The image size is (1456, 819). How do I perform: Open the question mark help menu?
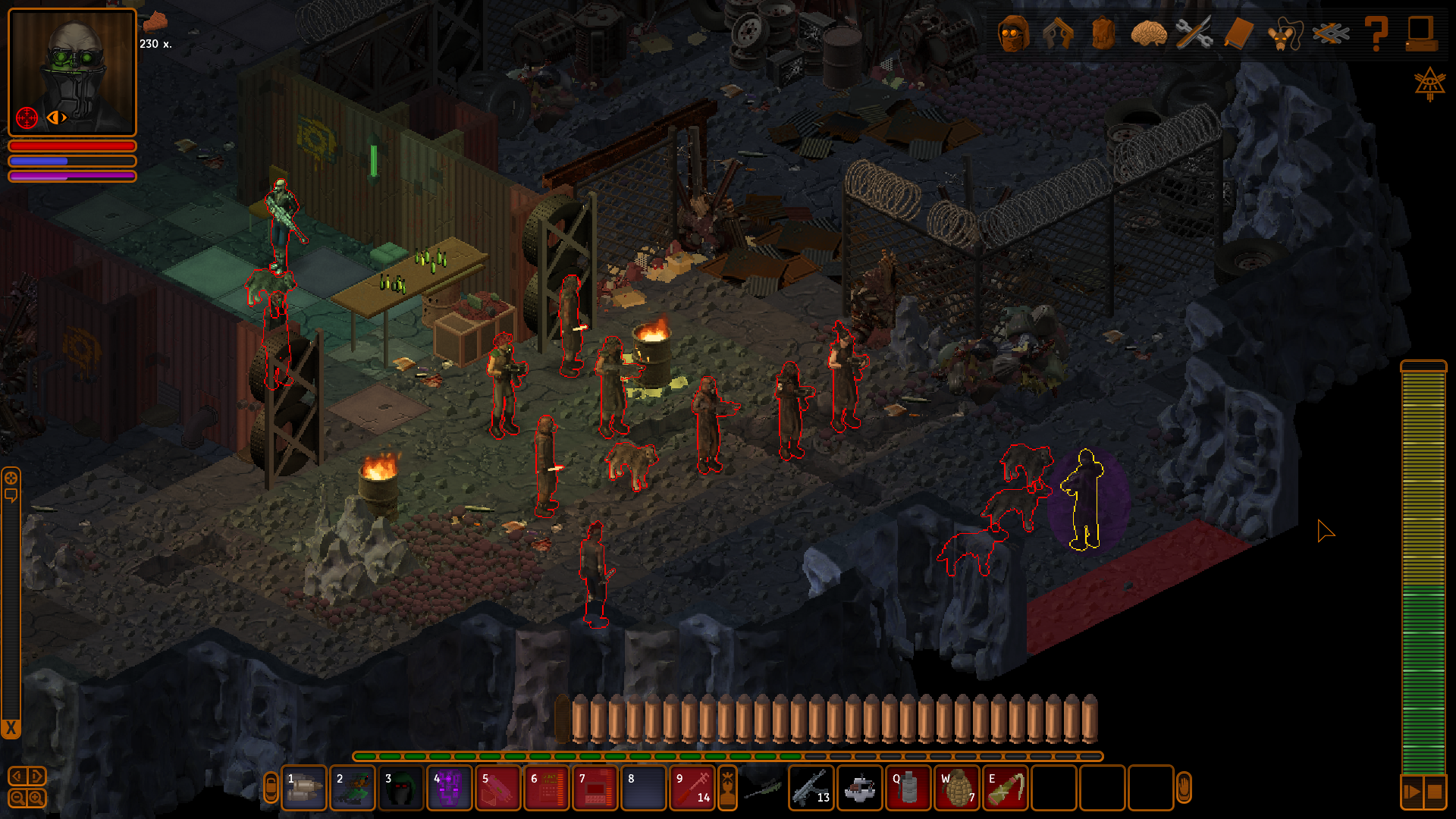click(1376, 34)
